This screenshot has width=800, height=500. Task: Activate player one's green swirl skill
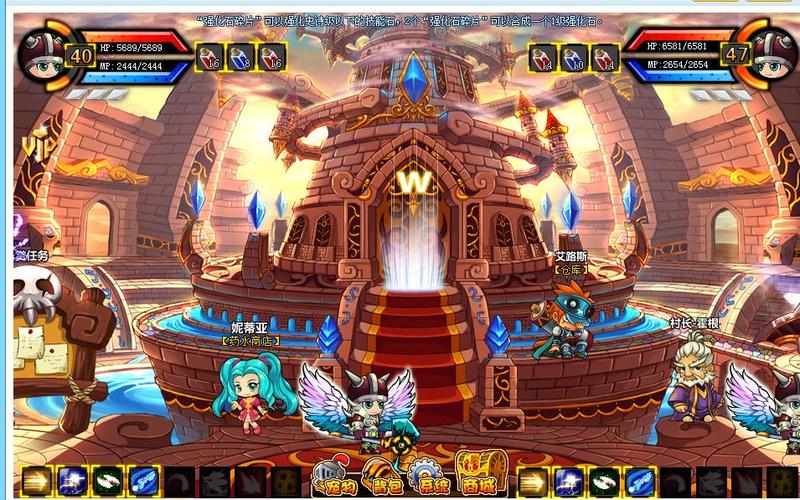coord(107,482)
